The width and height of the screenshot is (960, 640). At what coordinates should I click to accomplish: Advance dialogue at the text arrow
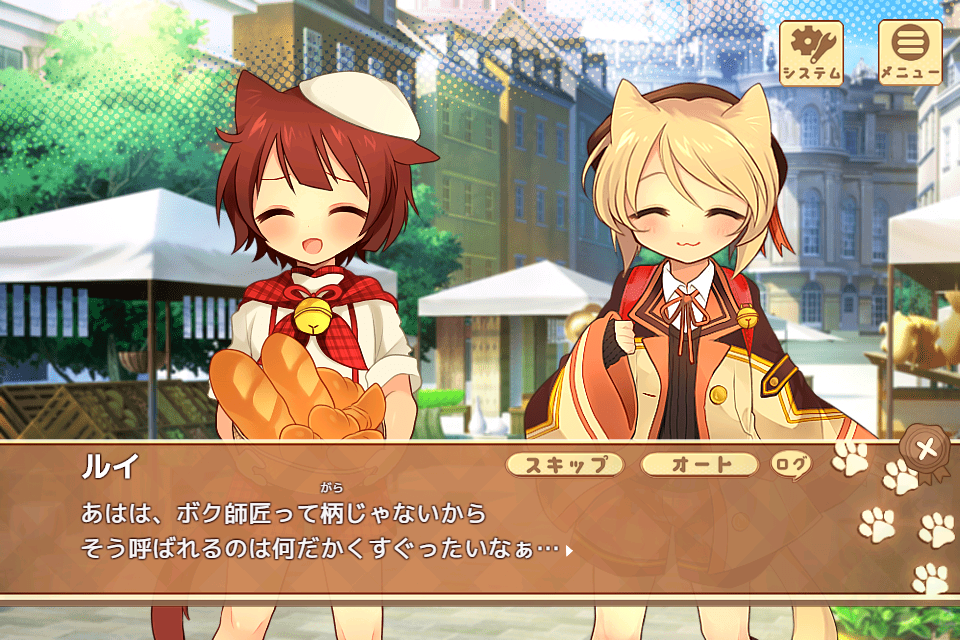point(569,550)
